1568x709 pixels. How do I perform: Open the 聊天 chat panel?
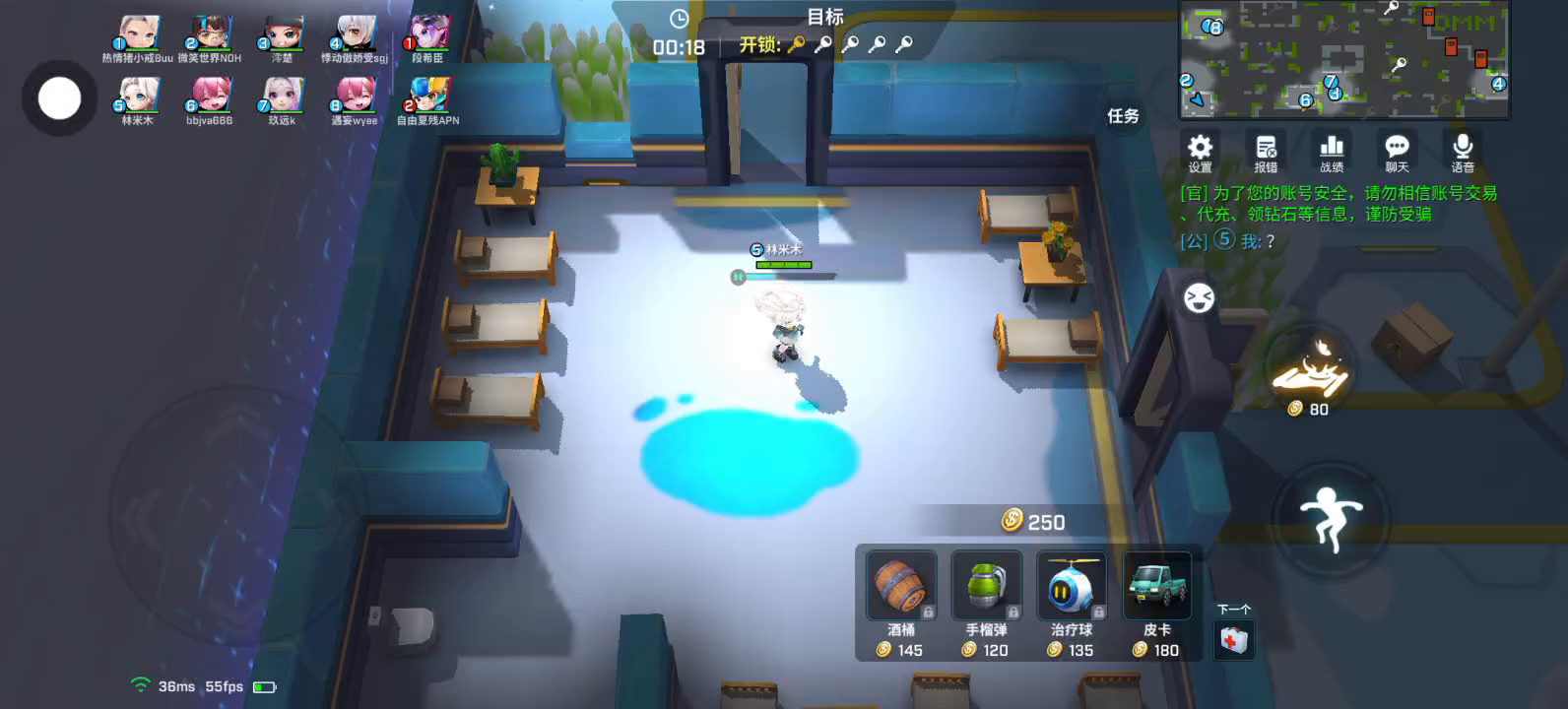coord(1397,152)
